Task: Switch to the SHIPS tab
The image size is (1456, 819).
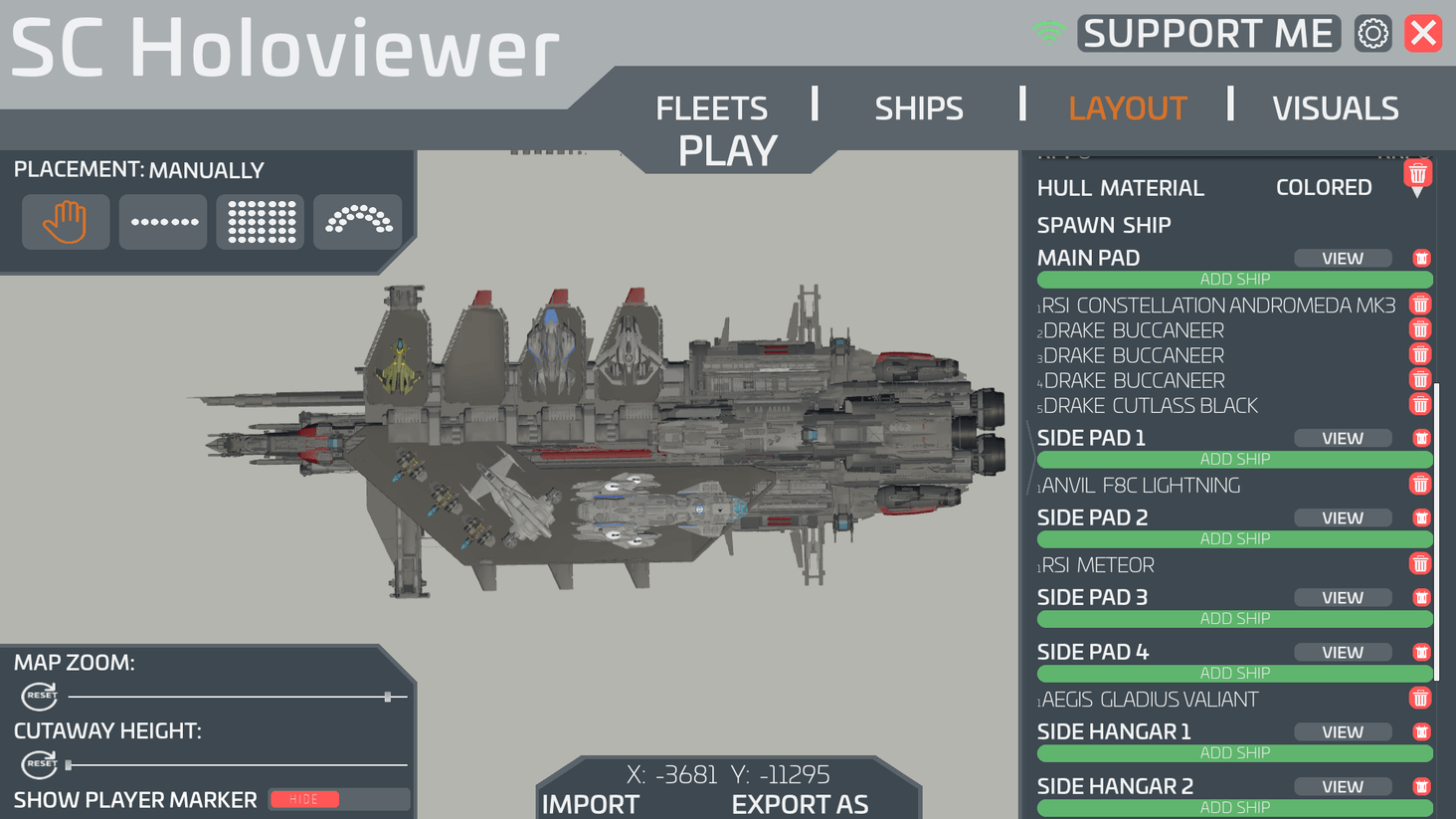Action: coord(918,107)
